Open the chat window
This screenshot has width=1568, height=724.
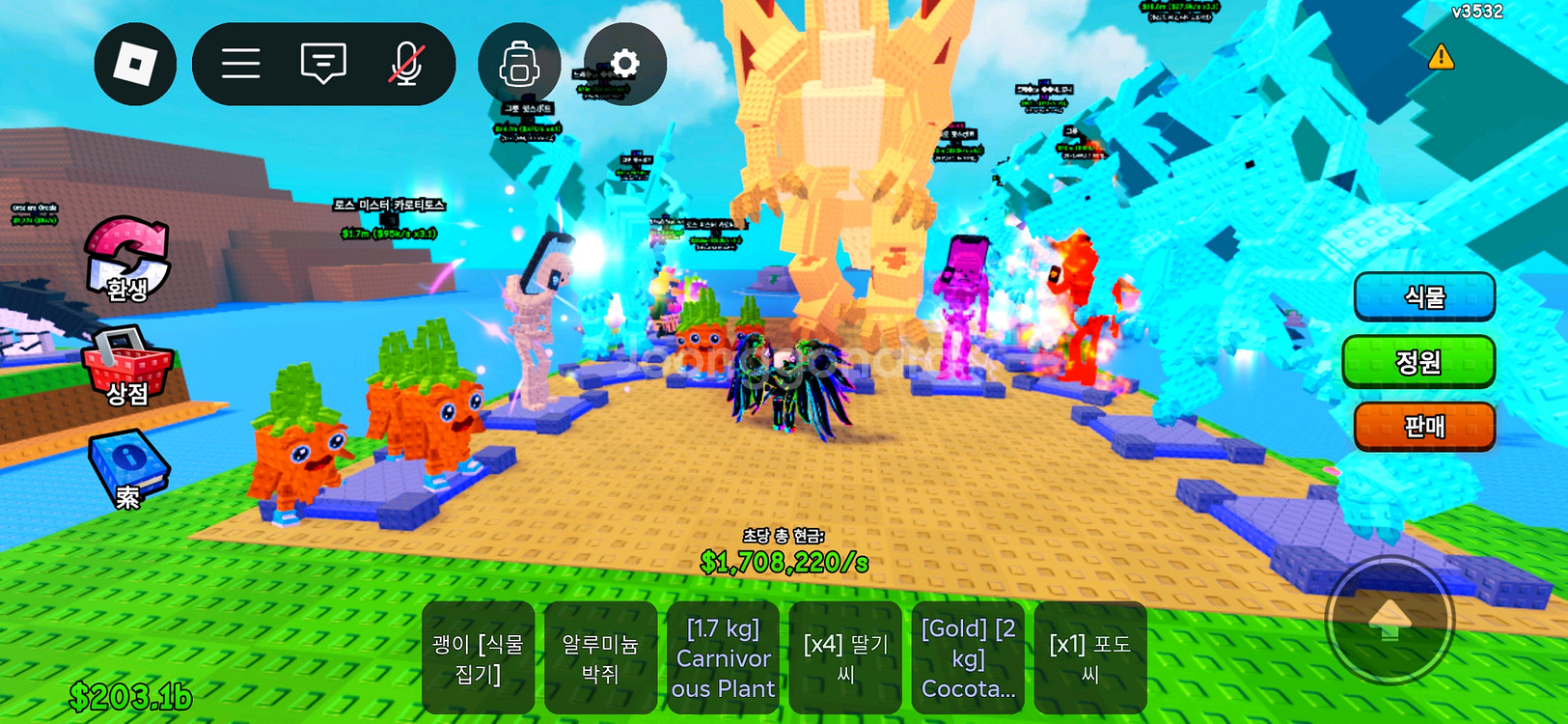(x=323, y=65)
